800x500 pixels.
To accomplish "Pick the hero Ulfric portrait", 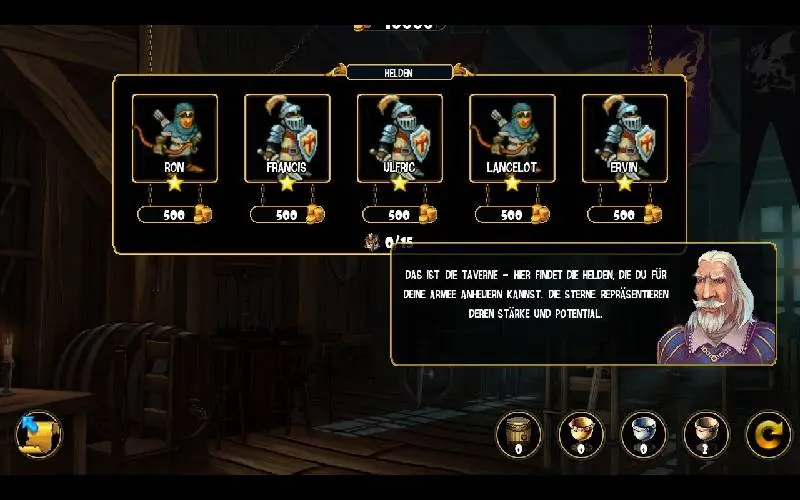I will click(x=400, y=138).
